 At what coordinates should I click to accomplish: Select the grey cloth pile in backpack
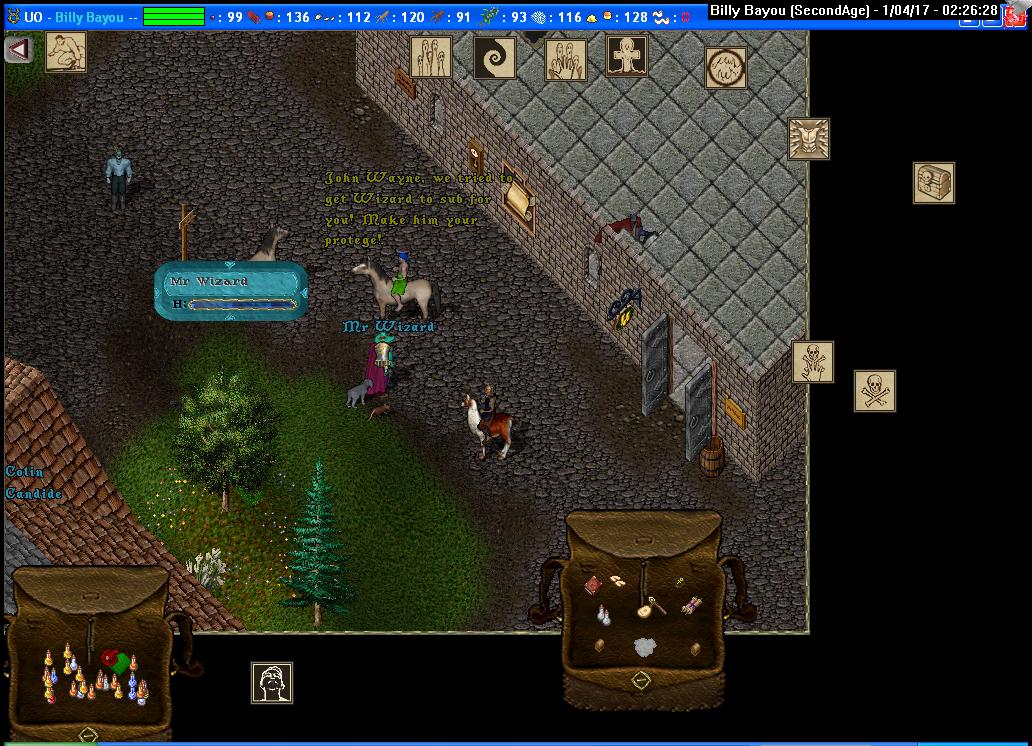coord(647,647)
